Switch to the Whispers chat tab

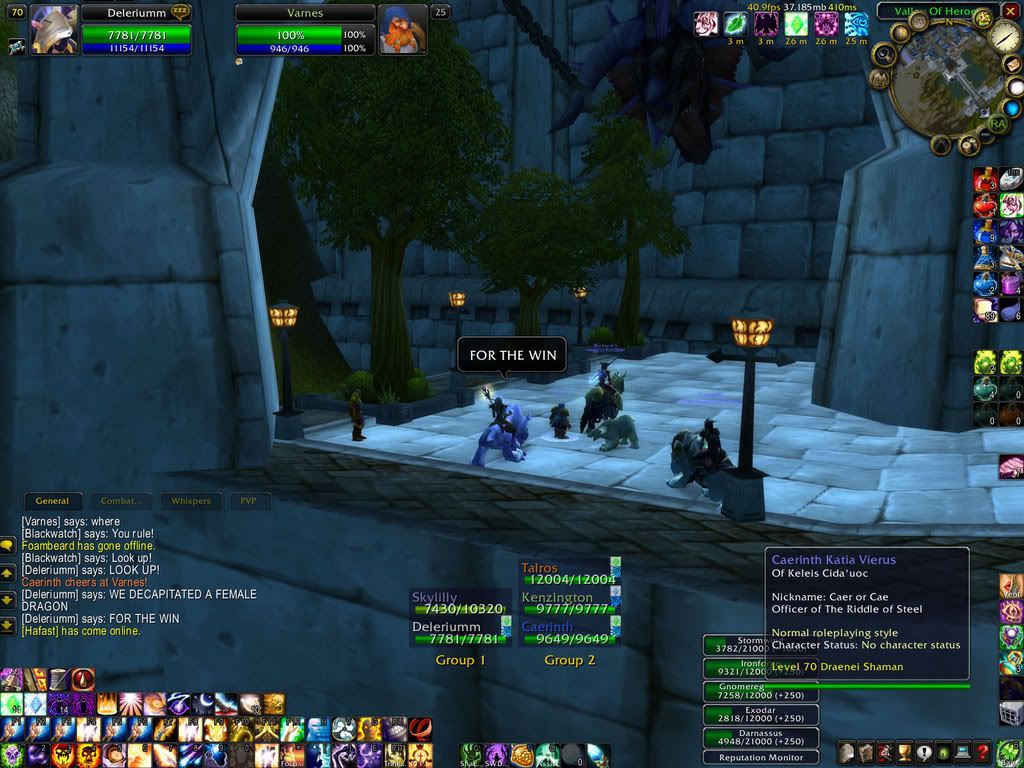(x=191, y=501)
